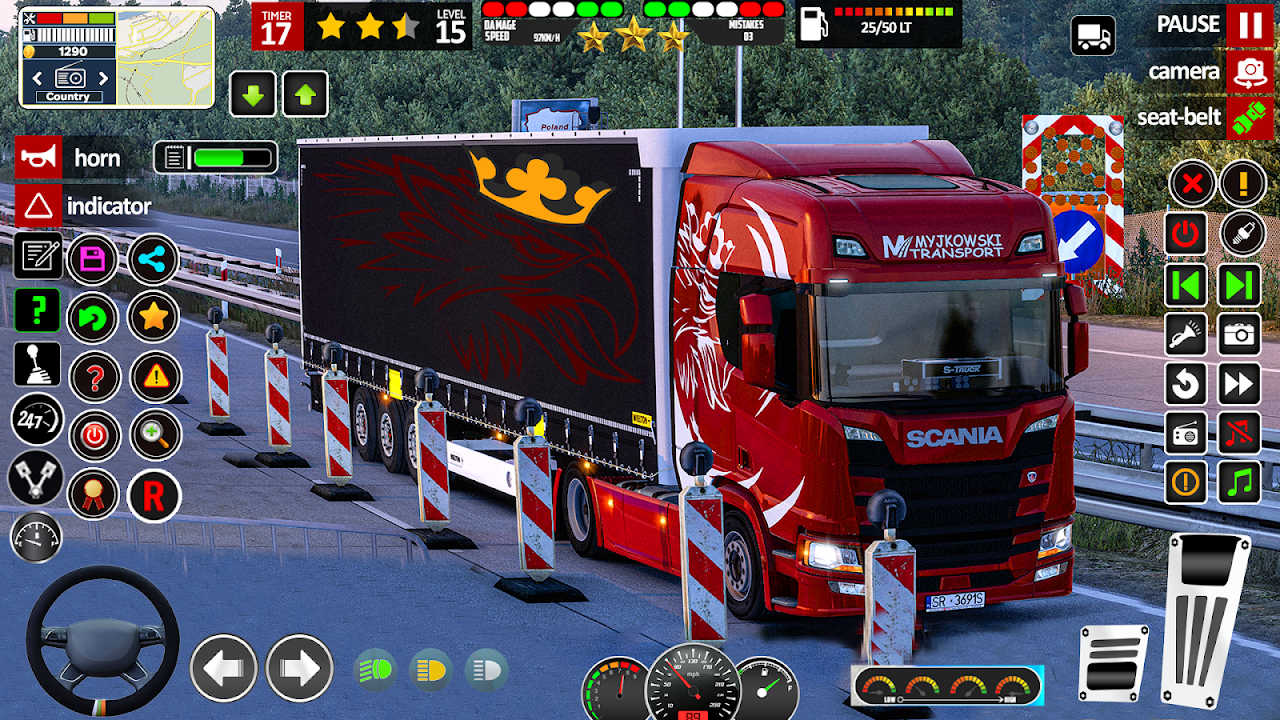Image resolution: width=1280 pixels, height=720 pixels.
Task: Click the green up arrow button
Action: click(305, 95)
